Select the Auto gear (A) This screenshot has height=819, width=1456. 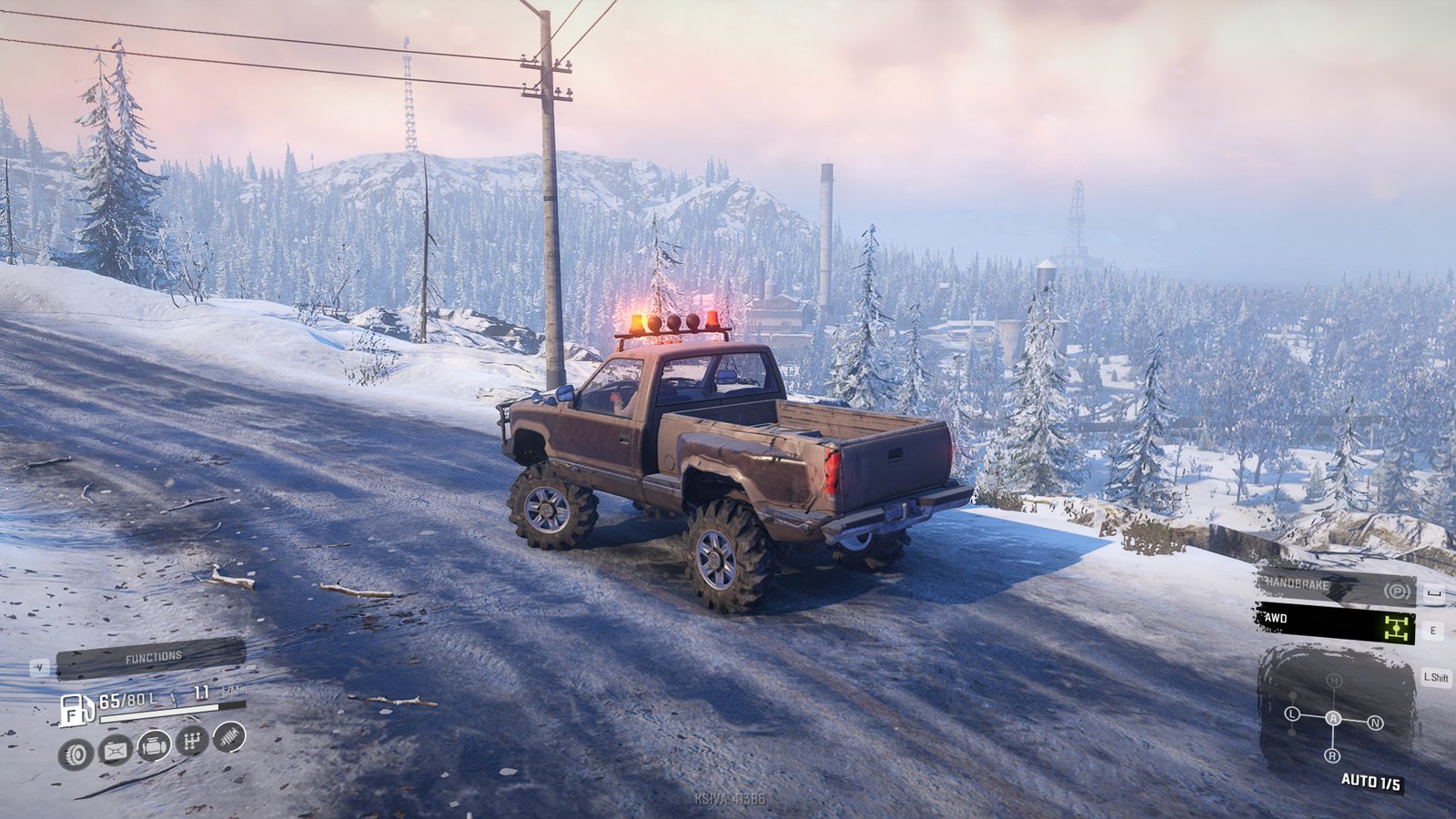coord(1333,718)
